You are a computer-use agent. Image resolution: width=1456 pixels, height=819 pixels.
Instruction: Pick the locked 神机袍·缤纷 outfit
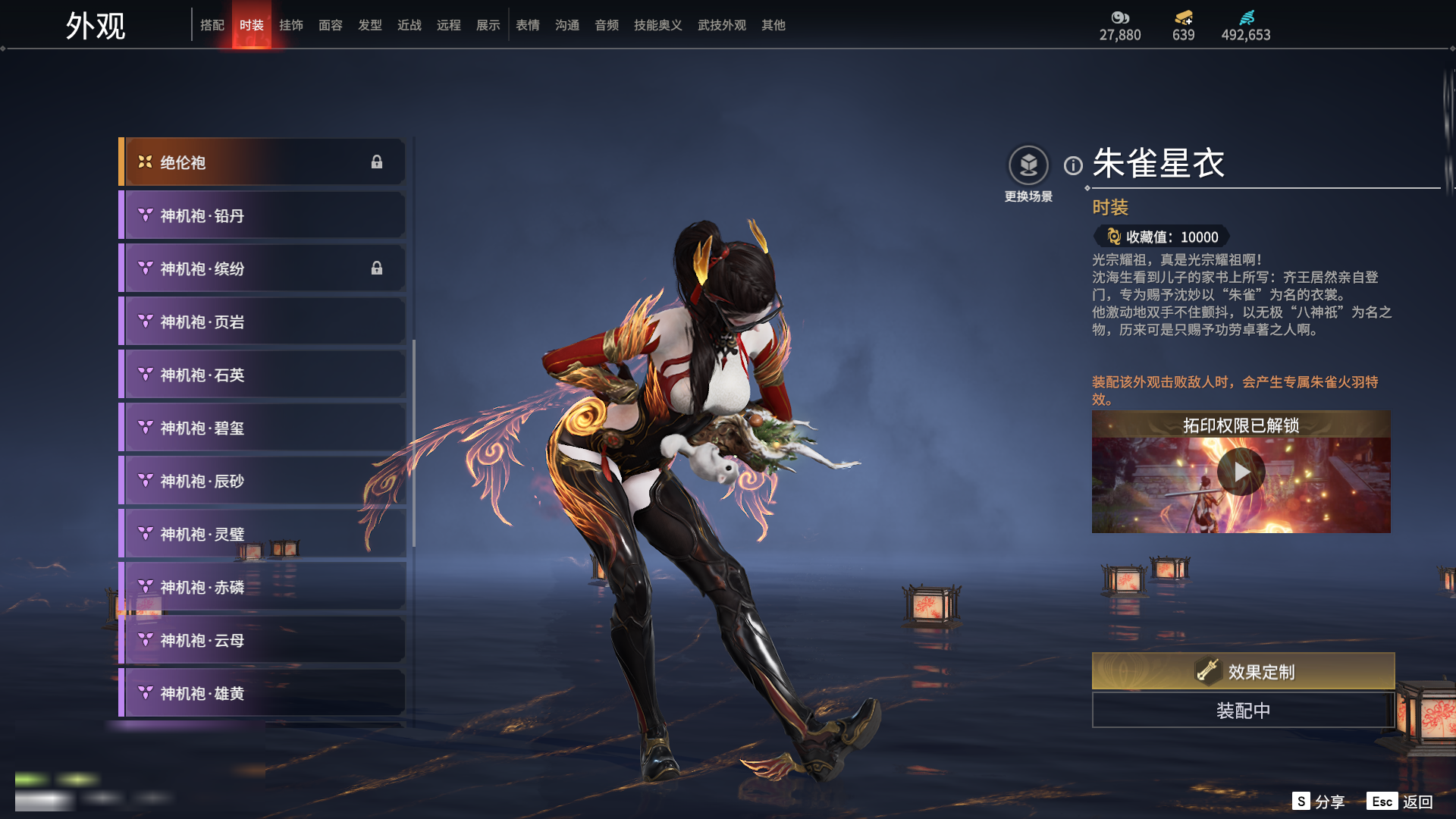(x=262, y=268)
